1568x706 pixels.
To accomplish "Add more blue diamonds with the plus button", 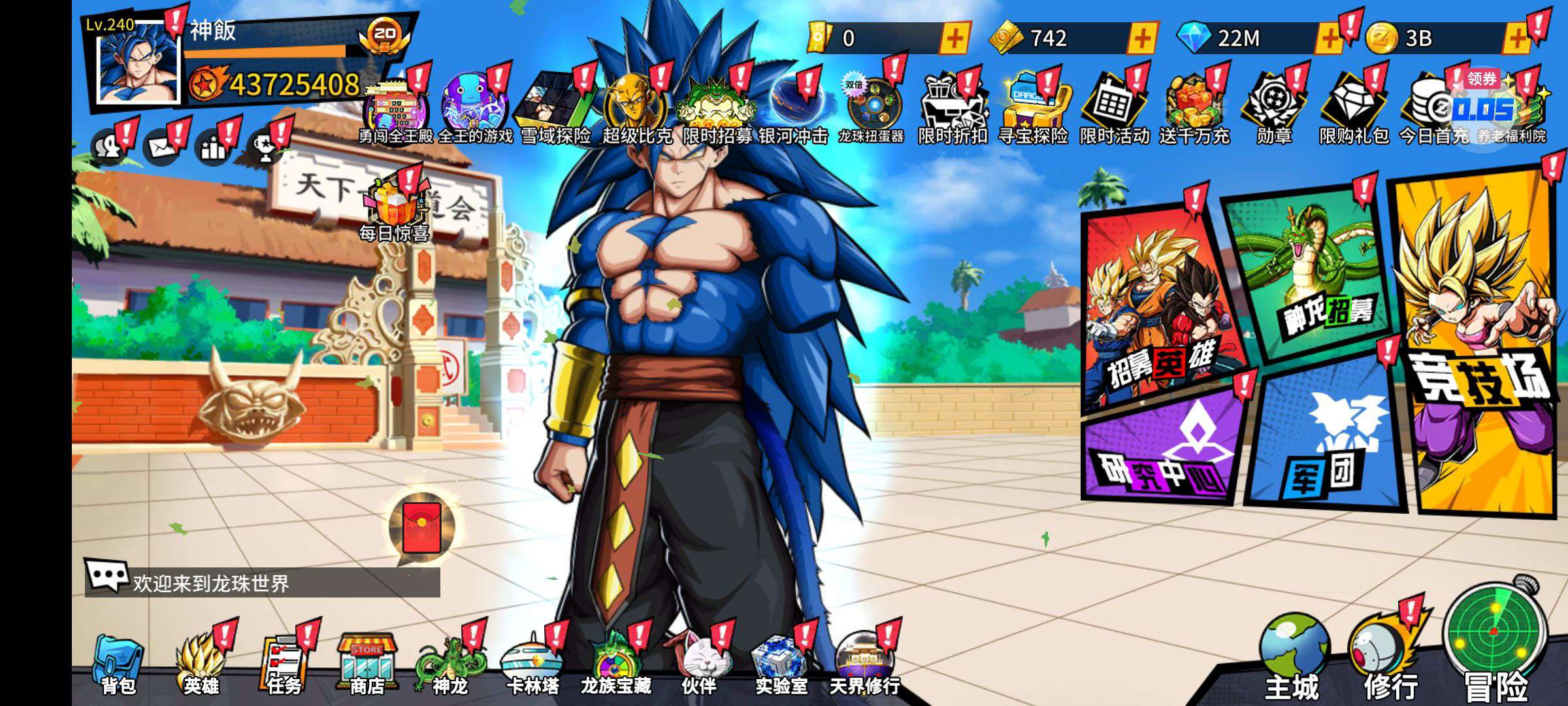I will click(x=1328, y=39).
